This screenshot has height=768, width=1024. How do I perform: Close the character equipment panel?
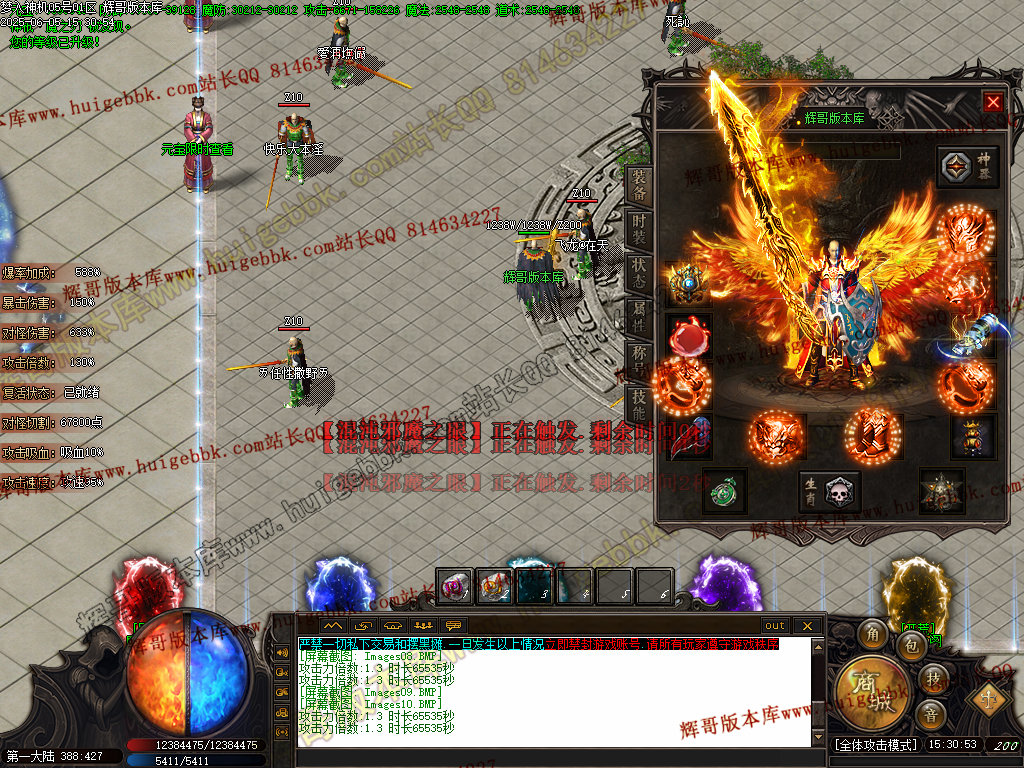[x=992, y=102]
